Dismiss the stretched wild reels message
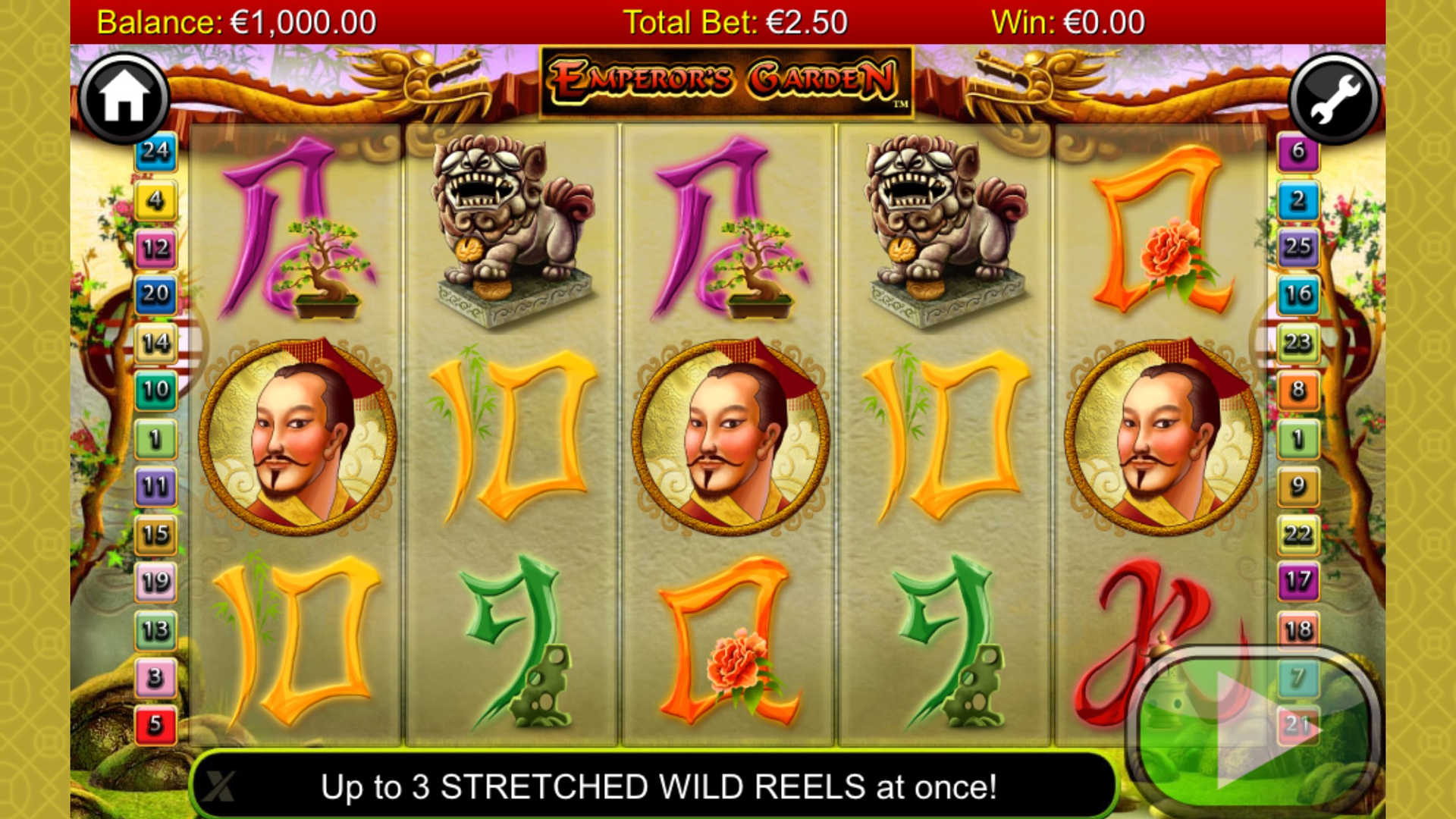The height and width of the screenshot is (819, 1456). pyautogui.click(x=218, y=786)
